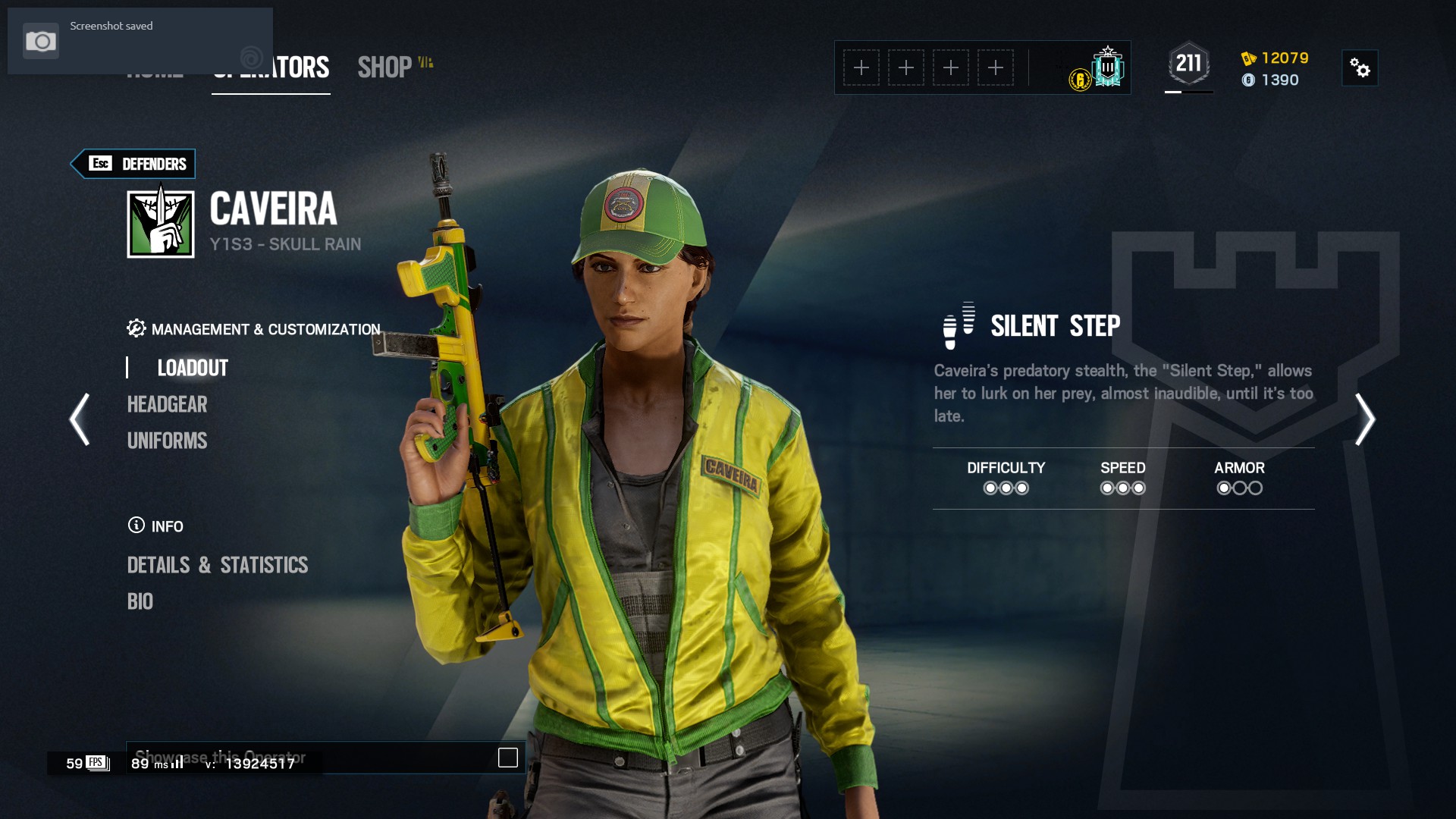1456x819 pixels.
Task: Open Uniforms customization
Action: [x=167, y=441]
